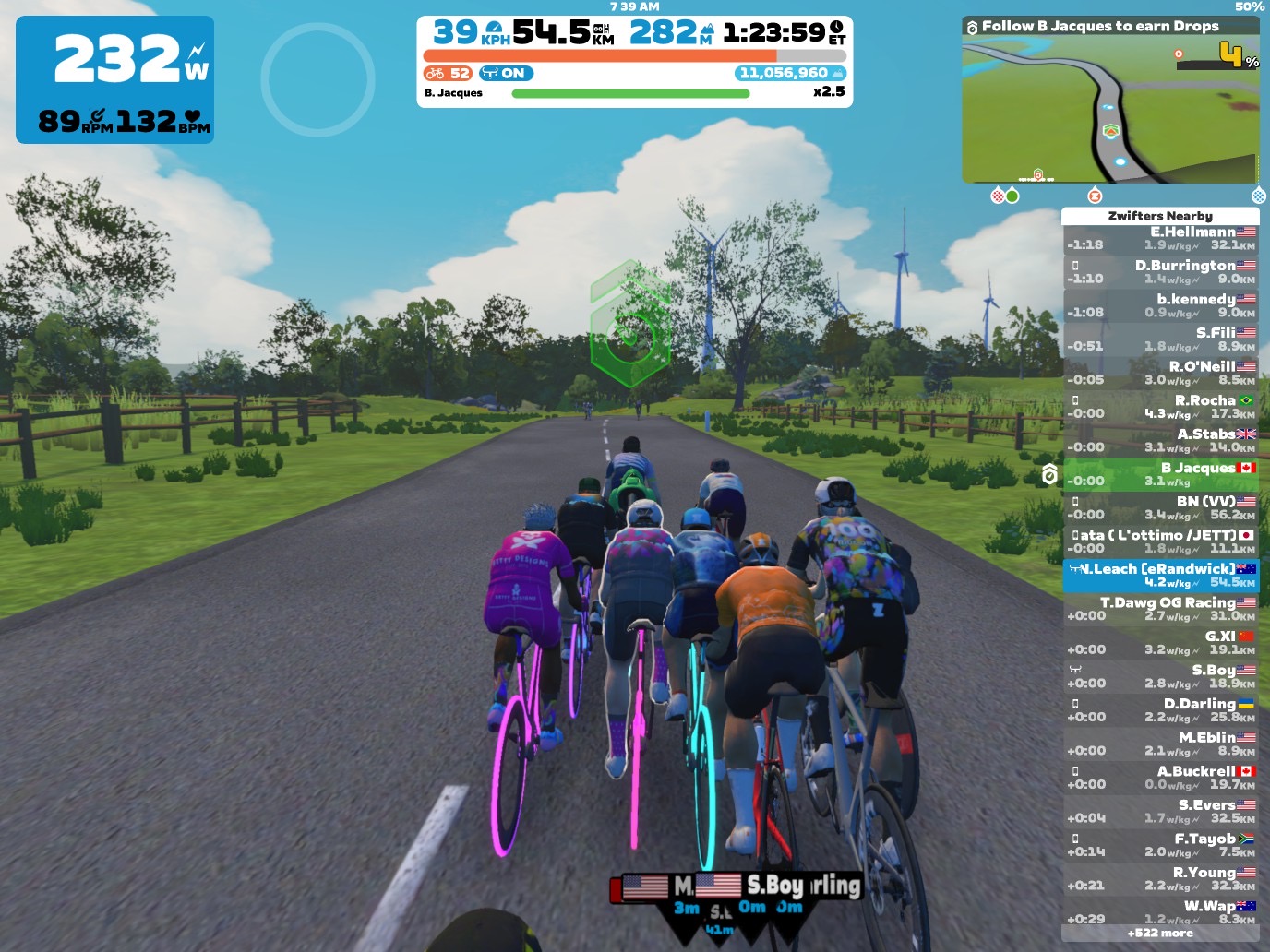Select R.Rocha's rider row

pos(1160,407)
